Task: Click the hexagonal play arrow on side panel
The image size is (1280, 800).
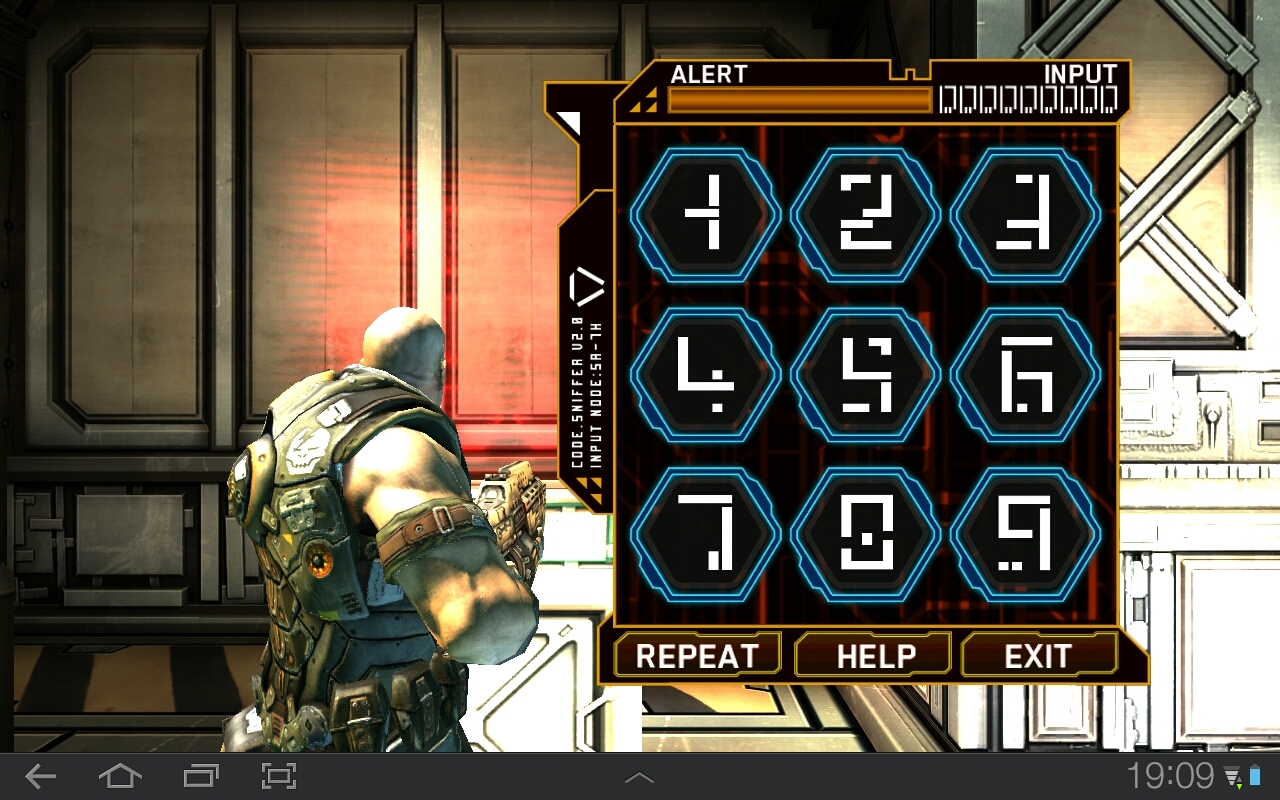Action: pyautogui.click(x=587, y=288)
